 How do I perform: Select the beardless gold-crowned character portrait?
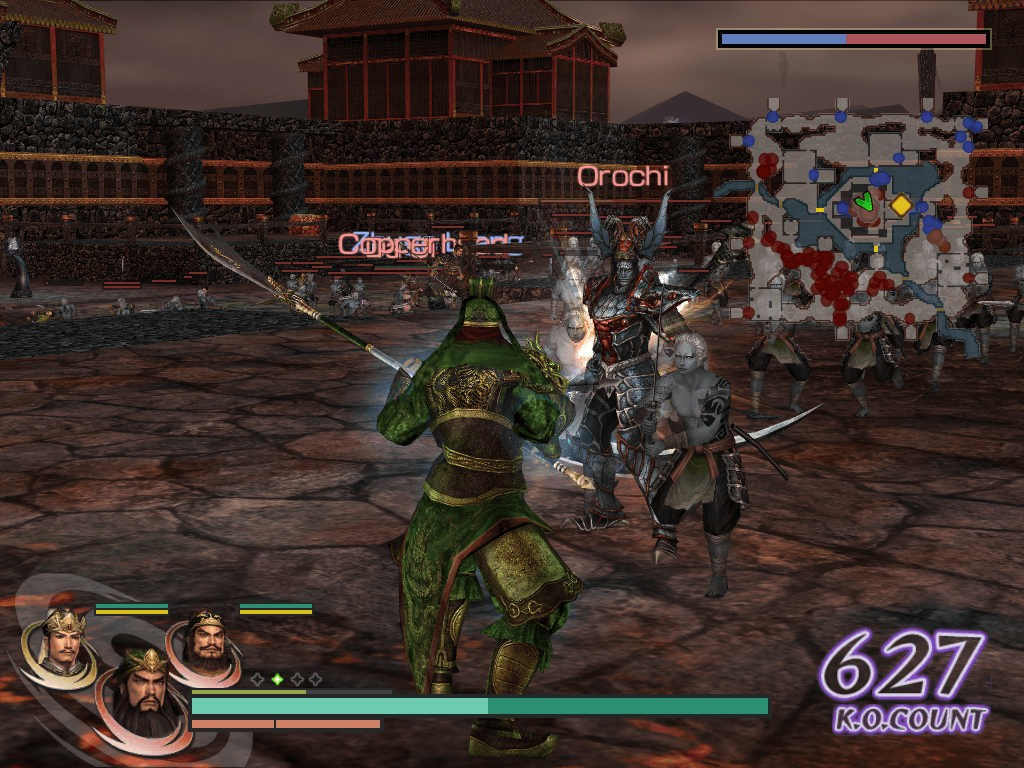tap(61, 644)
